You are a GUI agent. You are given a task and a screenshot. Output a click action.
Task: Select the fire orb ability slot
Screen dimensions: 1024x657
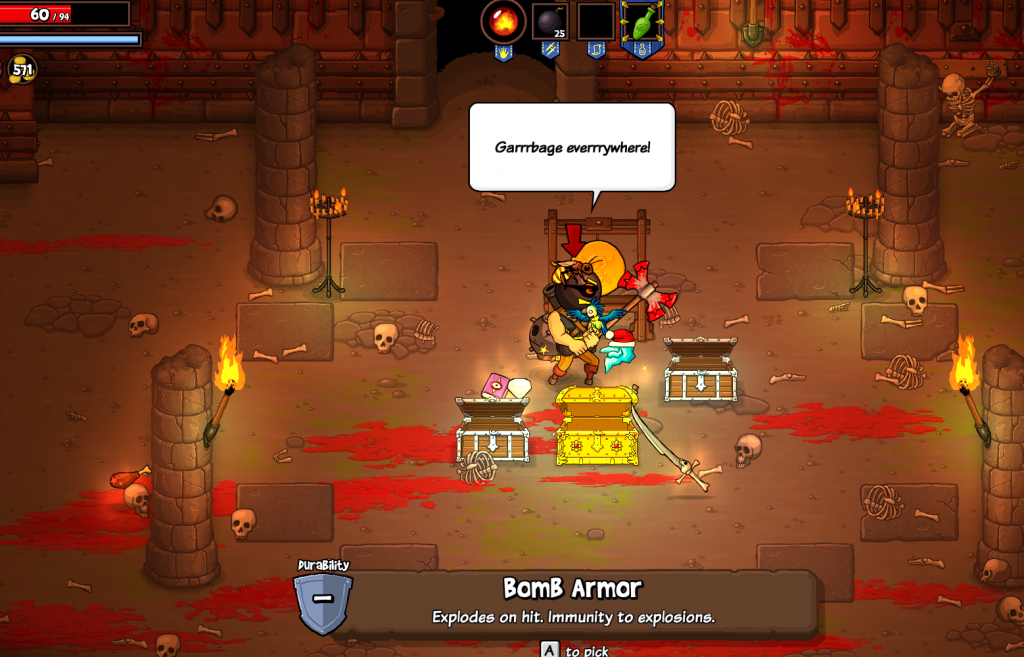click(503, 21)
